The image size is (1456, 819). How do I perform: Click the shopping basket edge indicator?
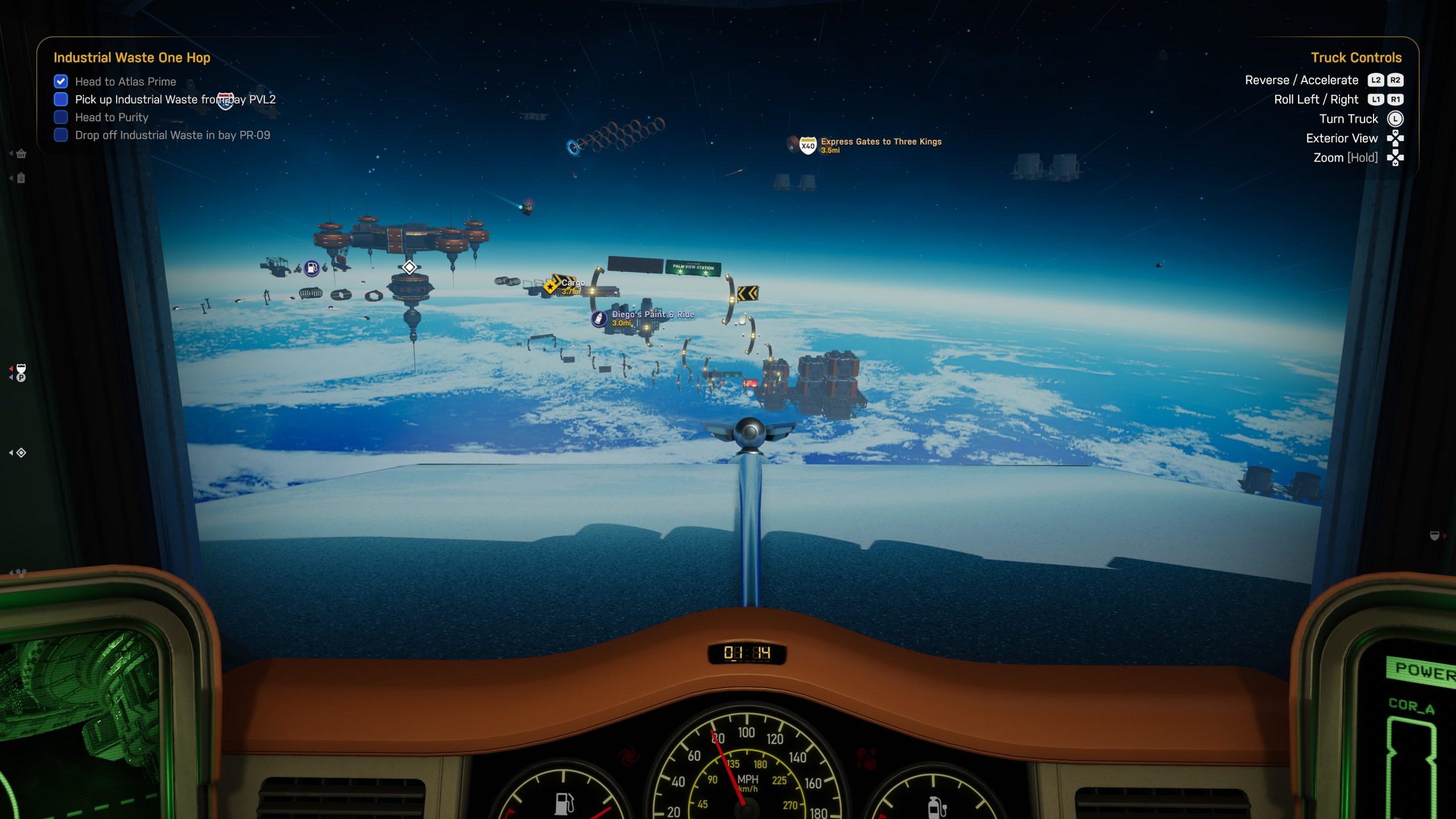click(21, 154)
